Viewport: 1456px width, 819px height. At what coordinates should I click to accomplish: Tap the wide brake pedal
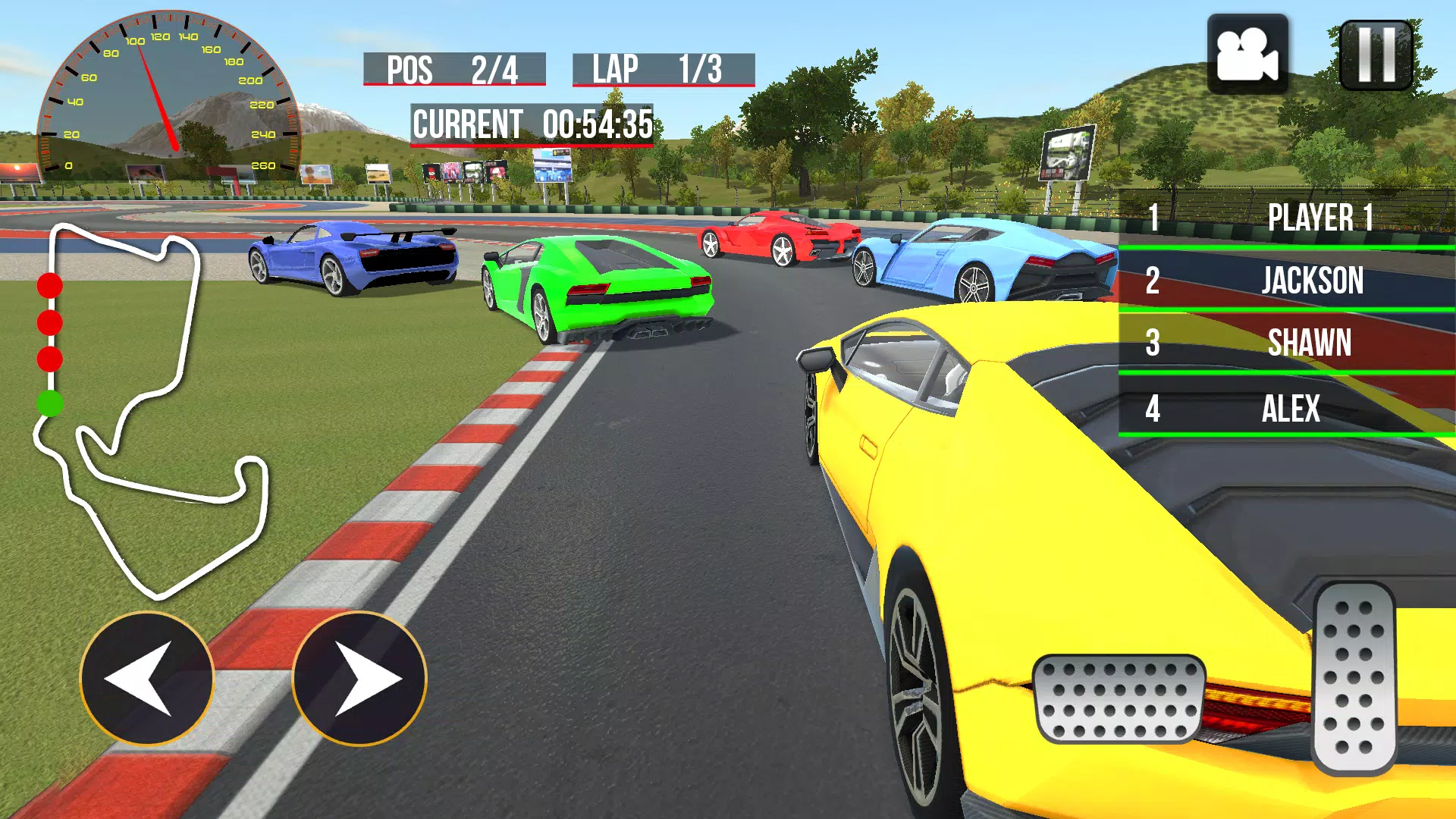click(1119, 698)
